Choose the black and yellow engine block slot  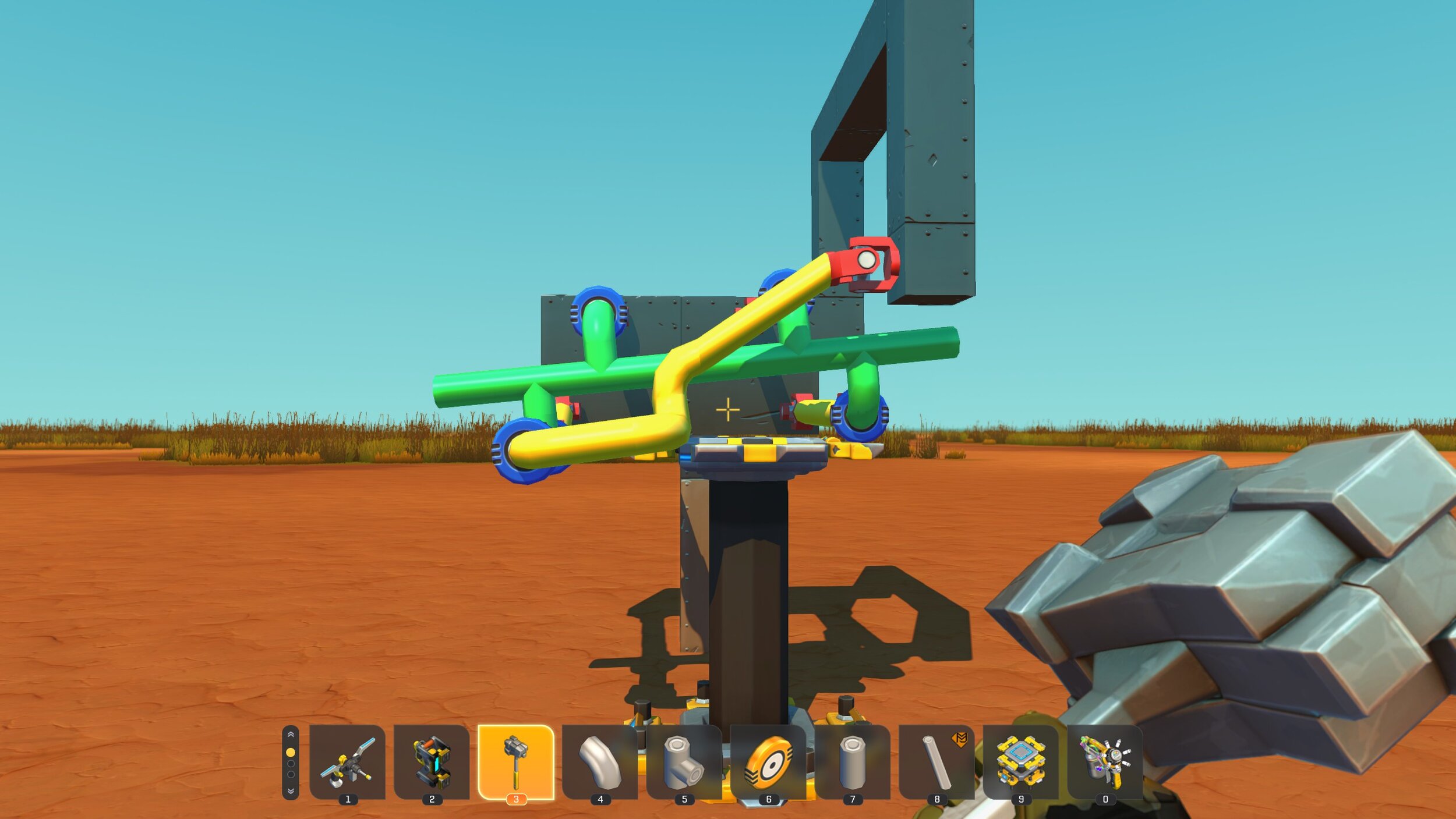pos(432,761)
